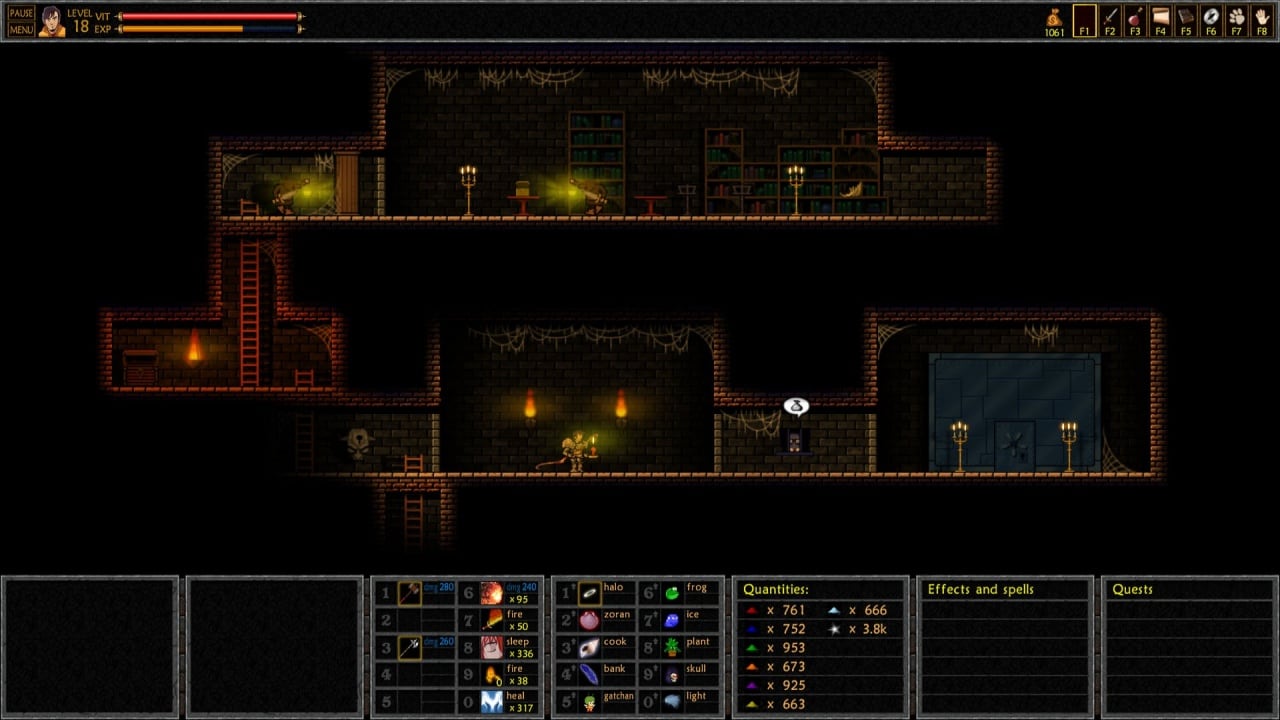Select the hammer weapon in slot 1
Image resolution: width=1280 pixels, height=720 pixels.
tap(410, 593)
